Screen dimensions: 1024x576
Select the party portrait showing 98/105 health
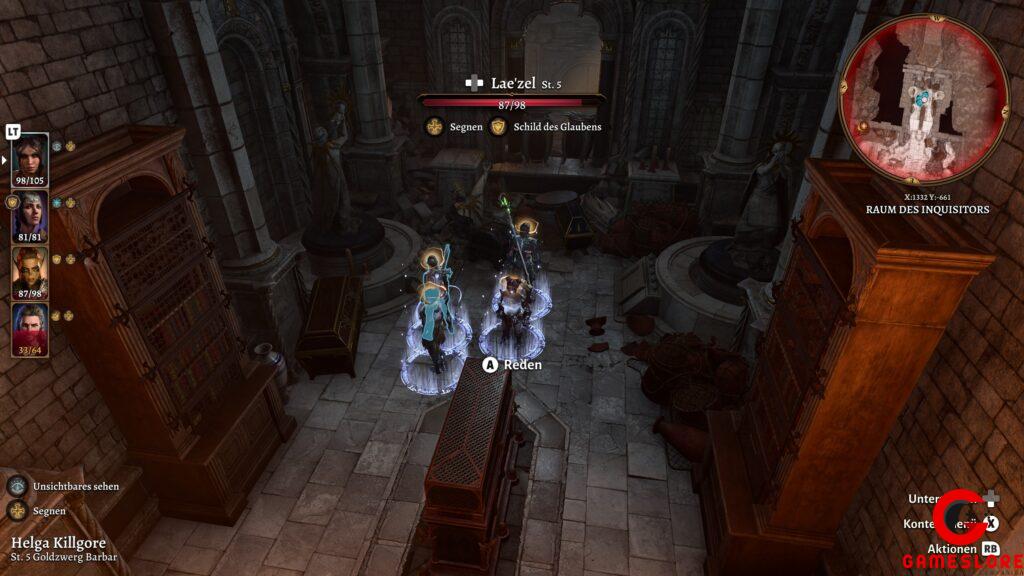tap(29, 160)
